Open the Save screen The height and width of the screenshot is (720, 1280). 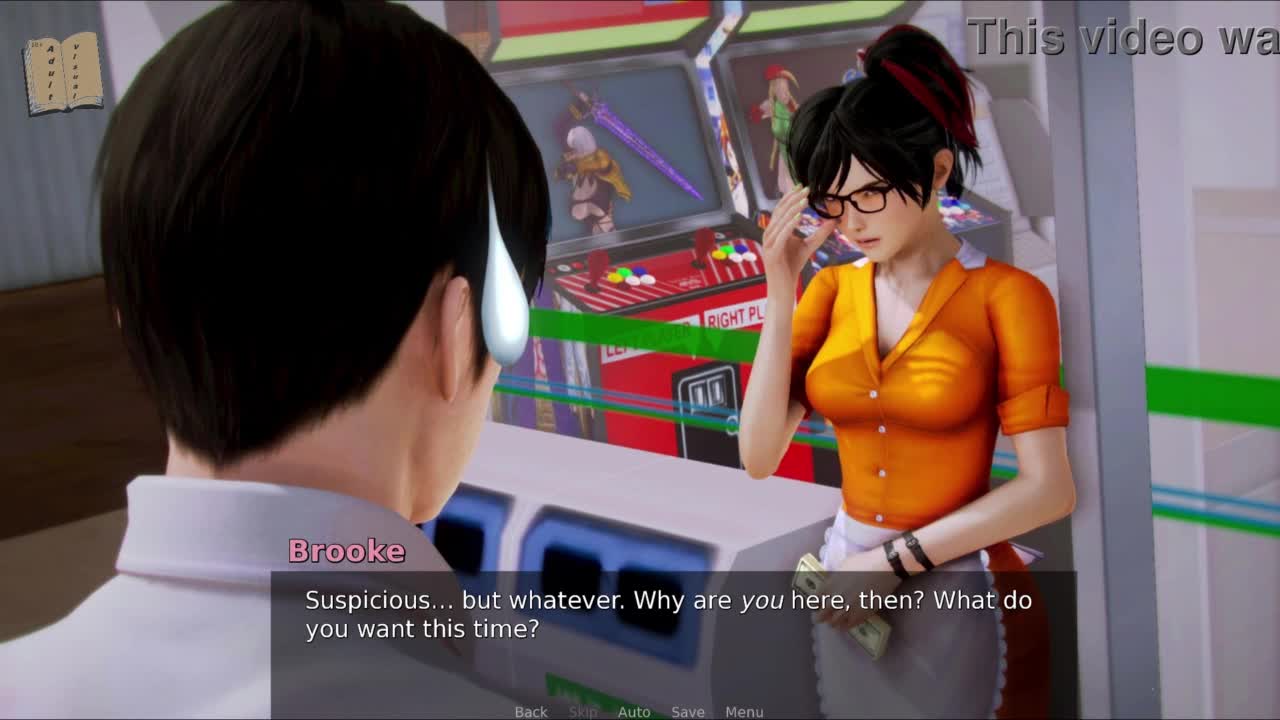(688, 712)
